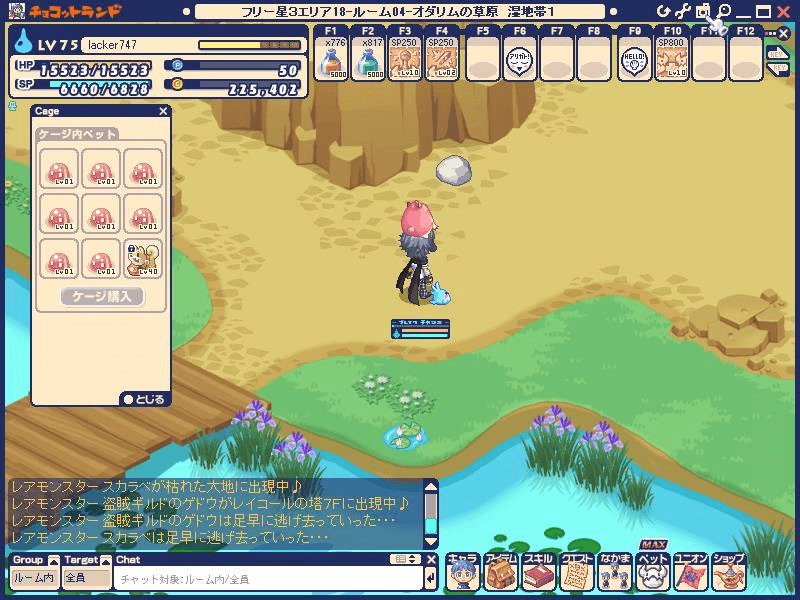
Task: Activate the F3 skill costing SP250
Action: point(405,64)
